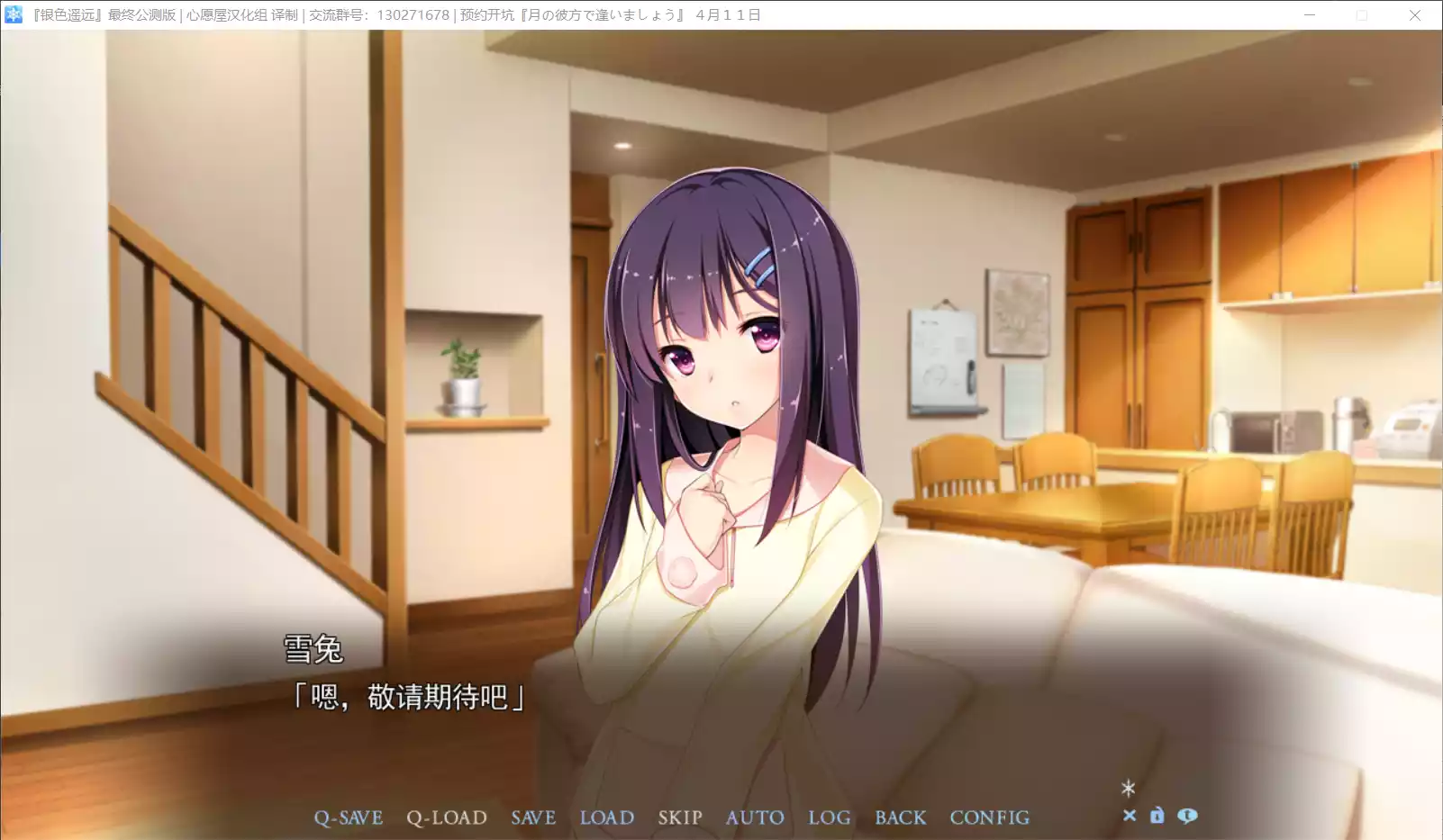1443x840 pixels.
Task: Open quick load via Q-LOAD
Action: point(447,817)
